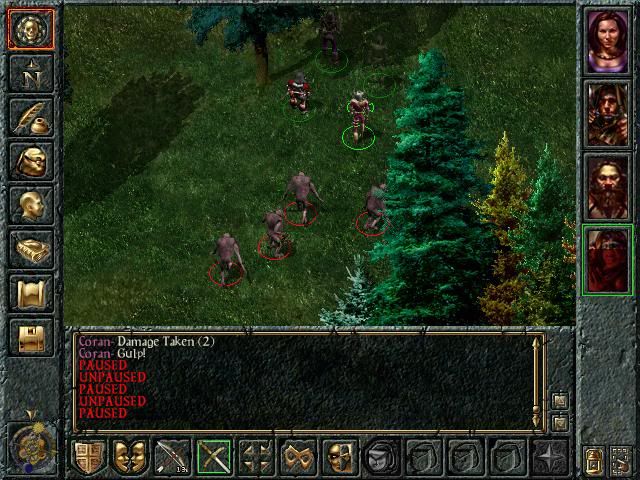
Task: Select the bearded dwarf portrait
Action: click(x=607, y=186)
